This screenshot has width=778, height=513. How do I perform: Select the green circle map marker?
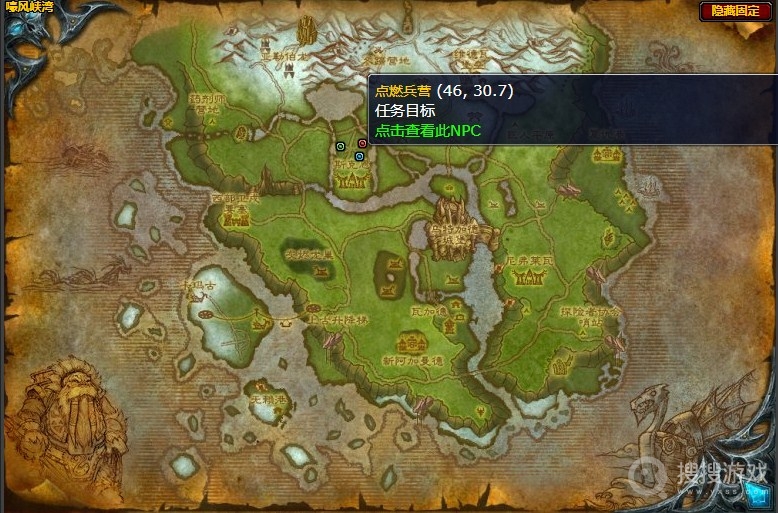point(341,146)
